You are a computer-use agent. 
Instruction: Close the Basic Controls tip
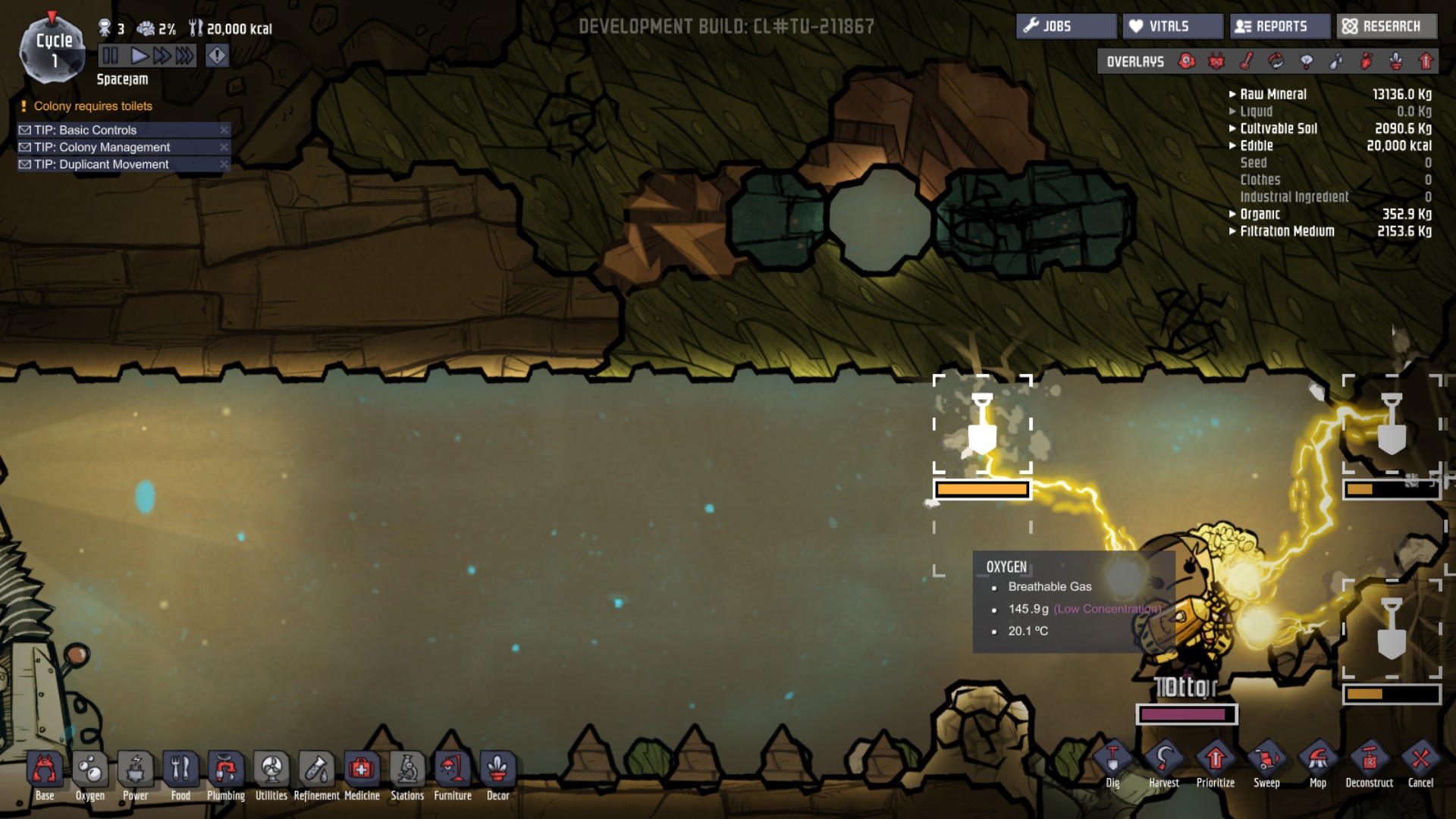(224, 130)
